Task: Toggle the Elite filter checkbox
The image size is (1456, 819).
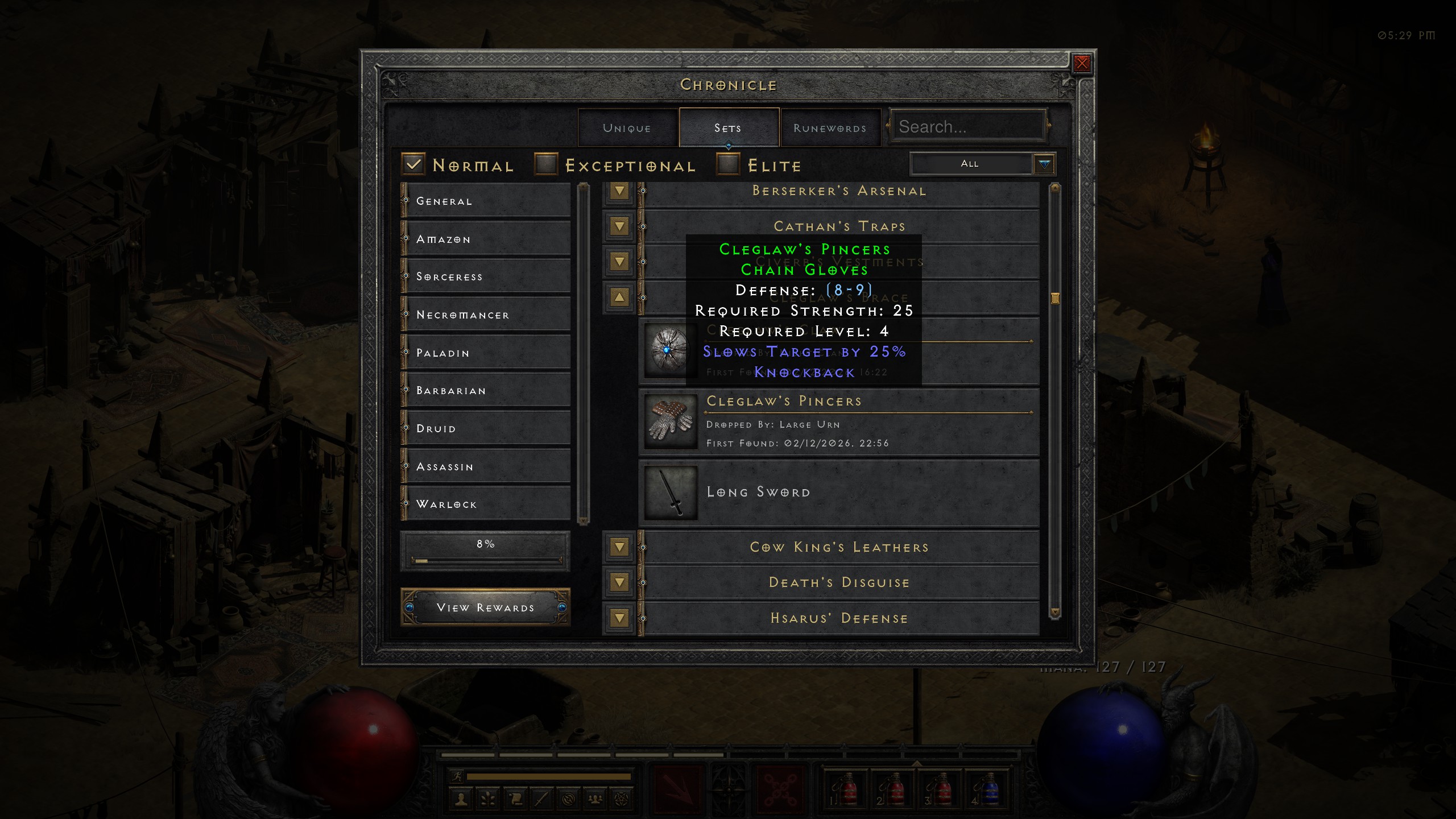Action: [728, 165]
